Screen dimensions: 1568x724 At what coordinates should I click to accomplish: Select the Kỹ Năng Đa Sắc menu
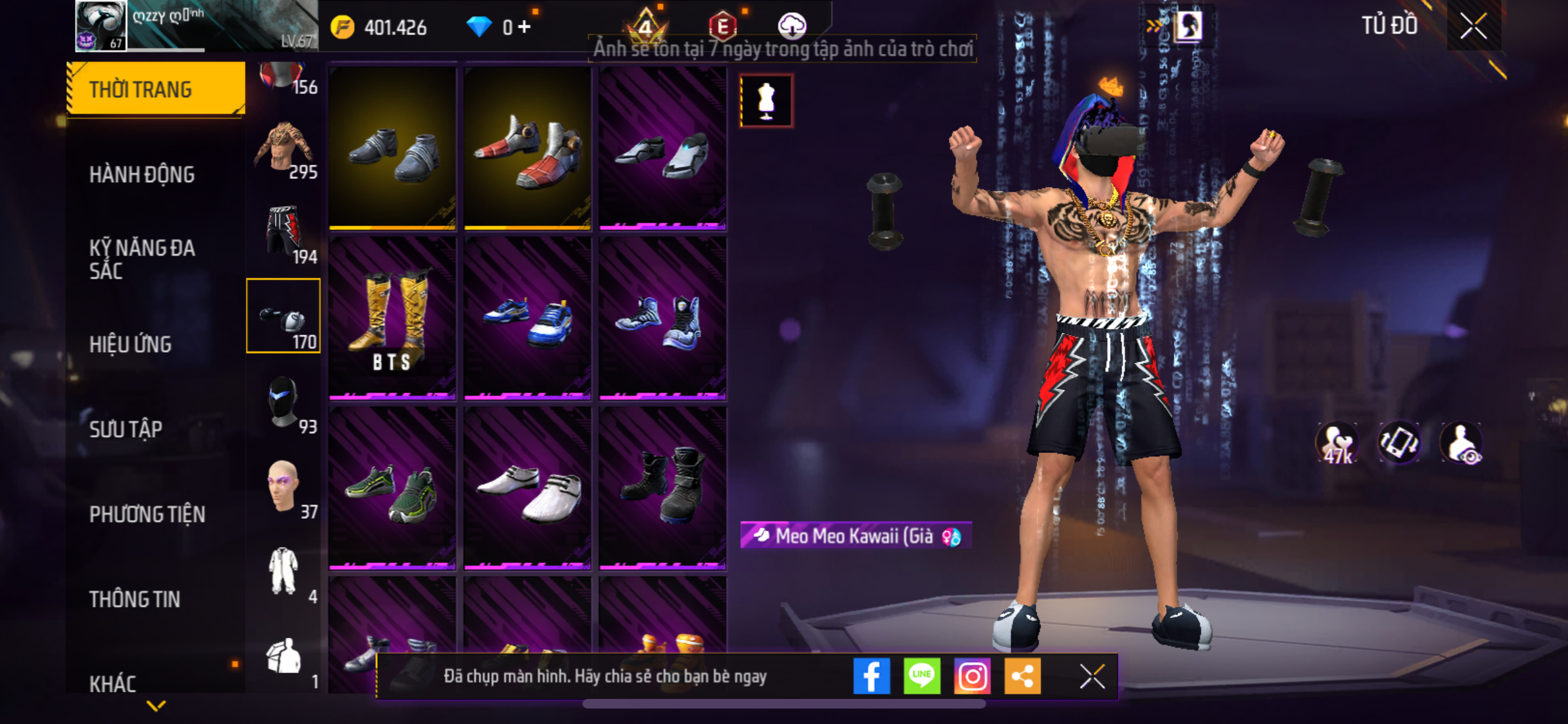pyautogui.click(x=142, y=259)
